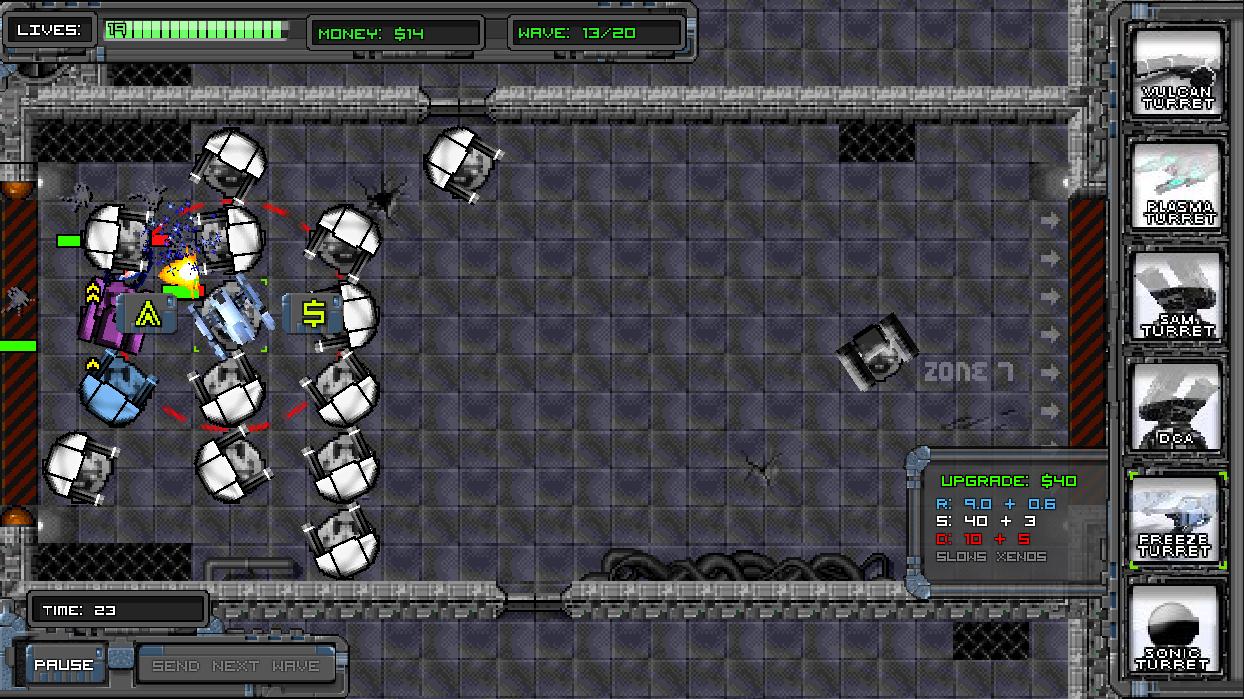Upgrade the selected turret with the chevron button
The image size is (1244, 699).
point(148,314)
